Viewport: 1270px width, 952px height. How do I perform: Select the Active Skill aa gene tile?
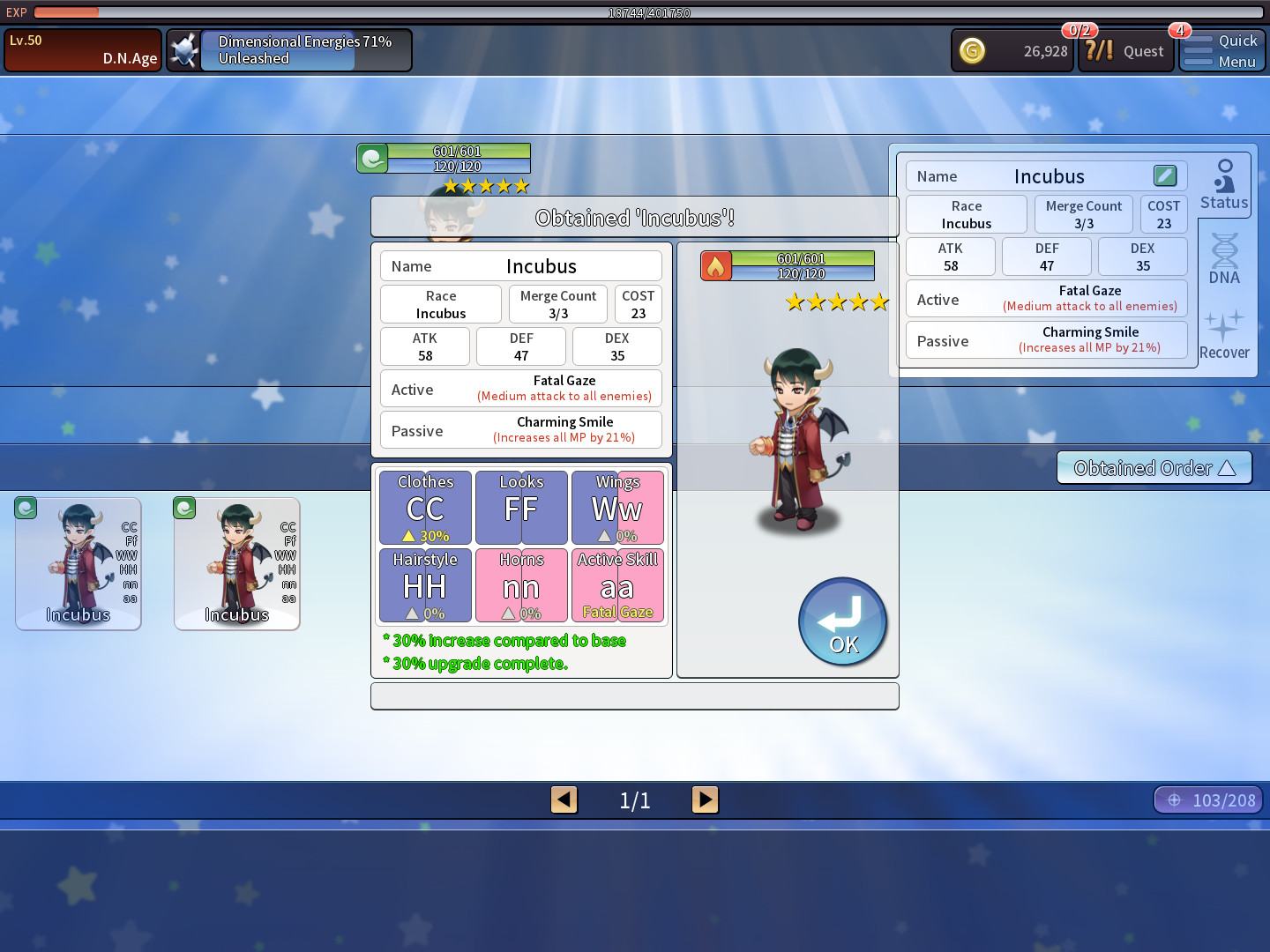tap(617, 585)
